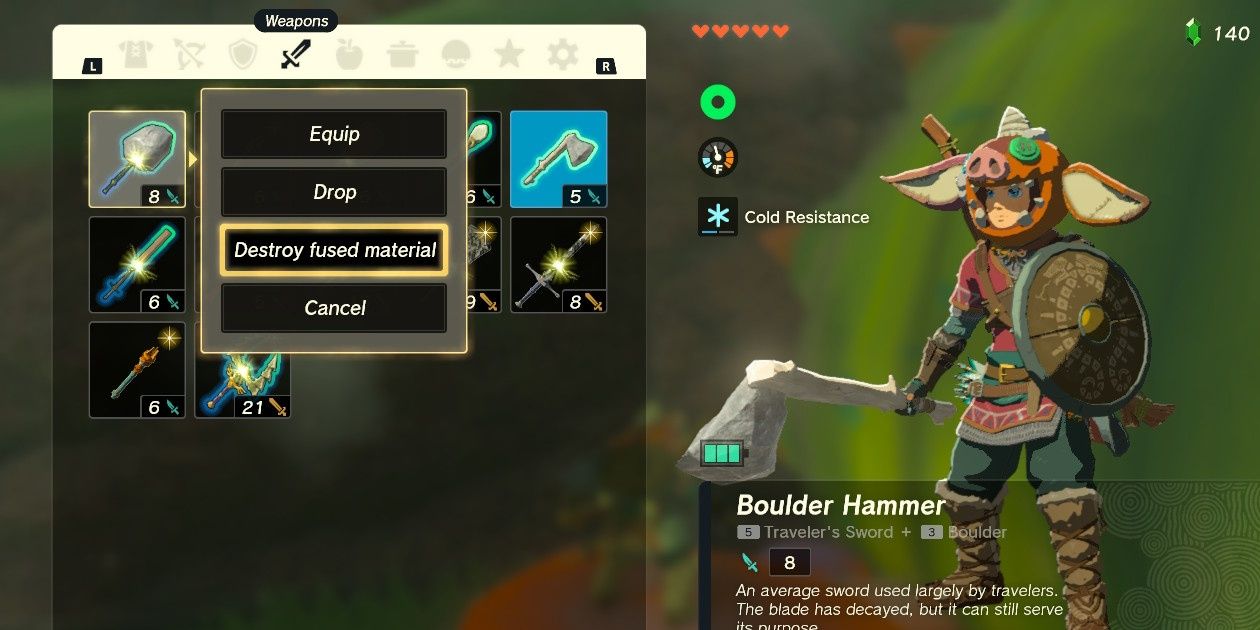Select the Drop option
The height and width of the screenshot is (630, 1260).
click(334, 192)
